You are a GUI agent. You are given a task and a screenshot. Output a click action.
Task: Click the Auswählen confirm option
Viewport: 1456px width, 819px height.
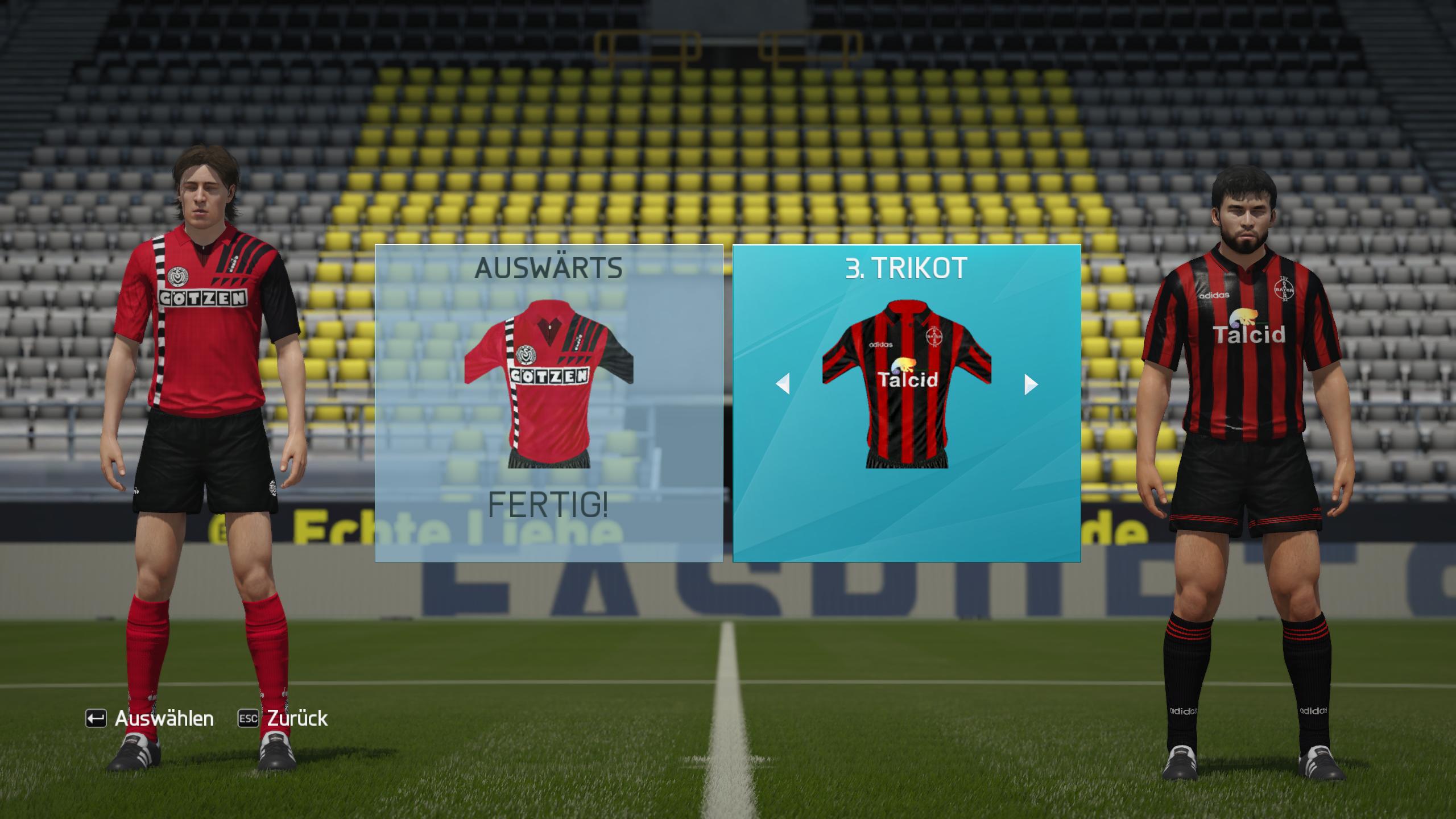coord(150,718)
